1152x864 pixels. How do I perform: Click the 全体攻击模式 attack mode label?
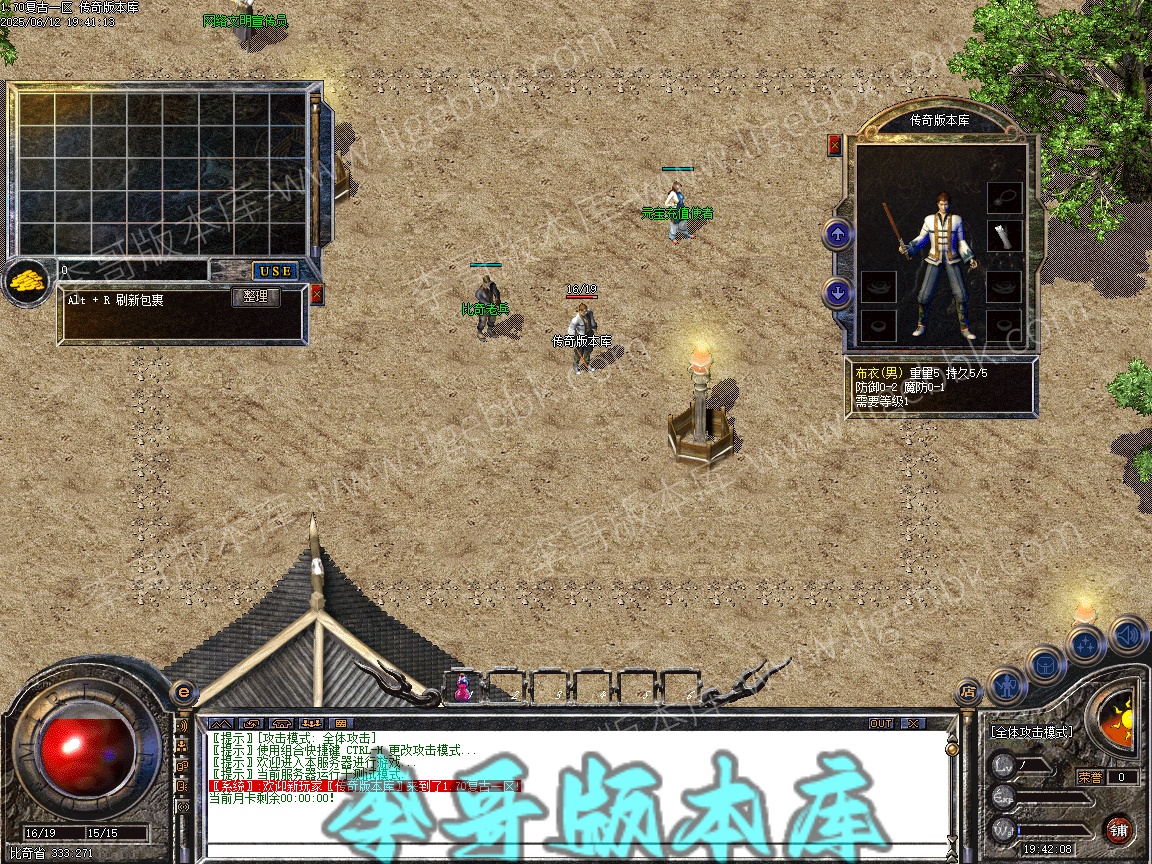1031,732
